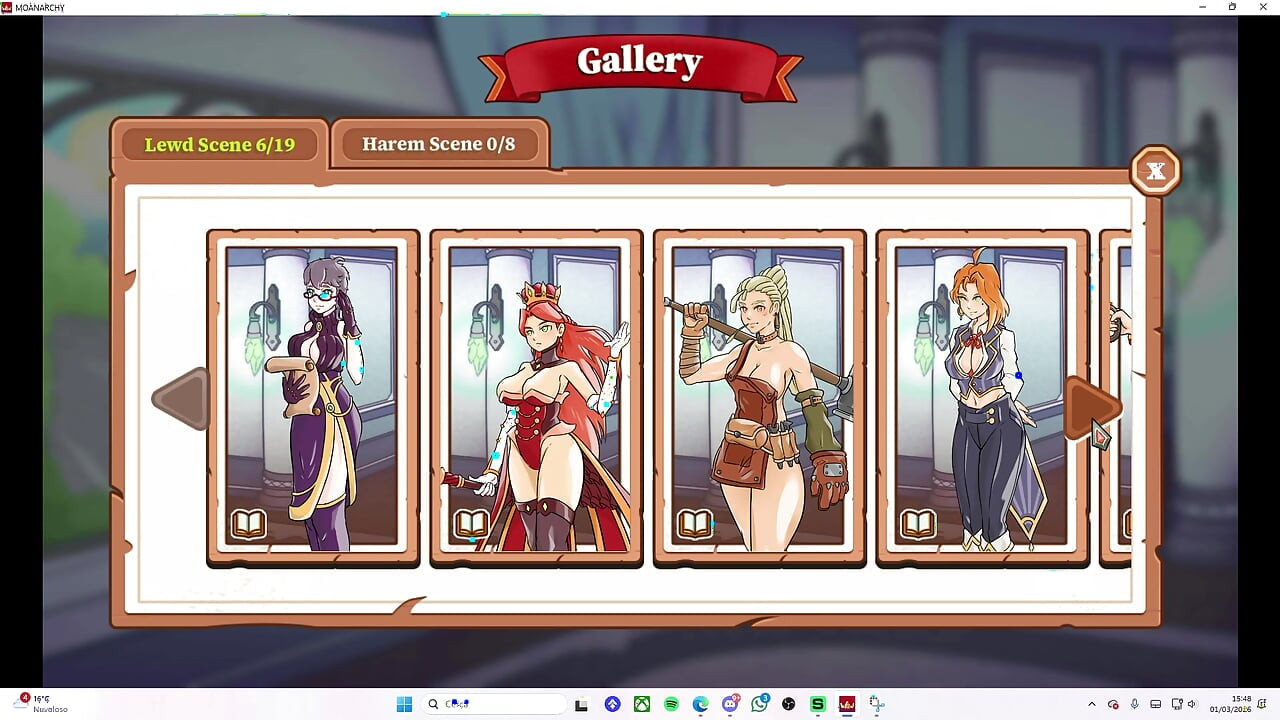The height and width of the screenshot is (720, 1280).
Task: Open OBS Studio from the taskbar
Action: click(789, 704)
